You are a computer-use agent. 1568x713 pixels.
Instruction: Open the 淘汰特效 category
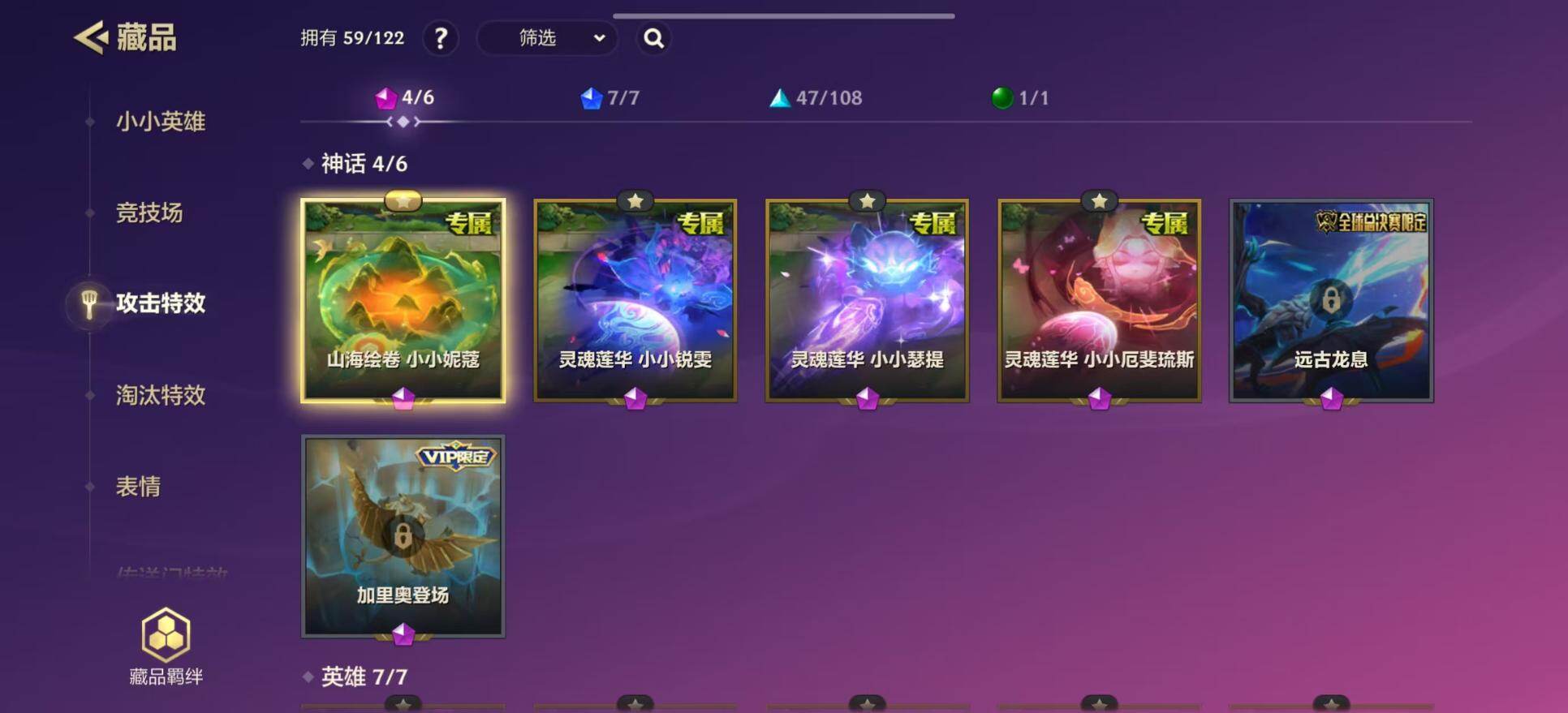(x=161, y=395)
